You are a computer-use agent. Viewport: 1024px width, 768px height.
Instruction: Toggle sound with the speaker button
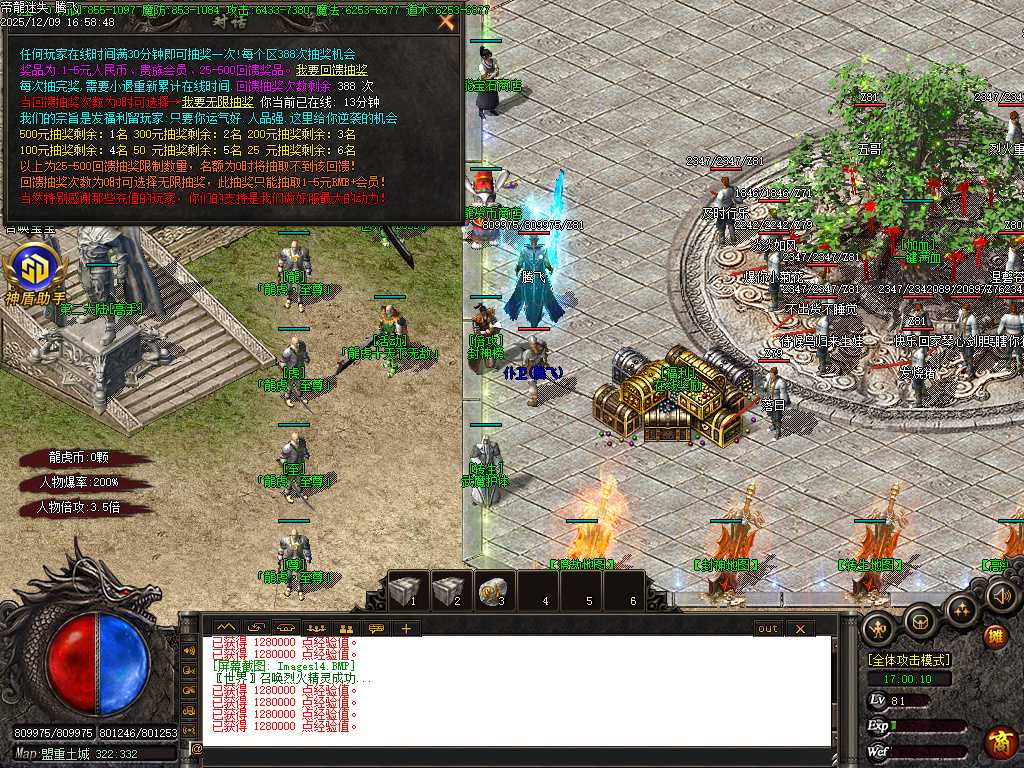point(1001,597)
